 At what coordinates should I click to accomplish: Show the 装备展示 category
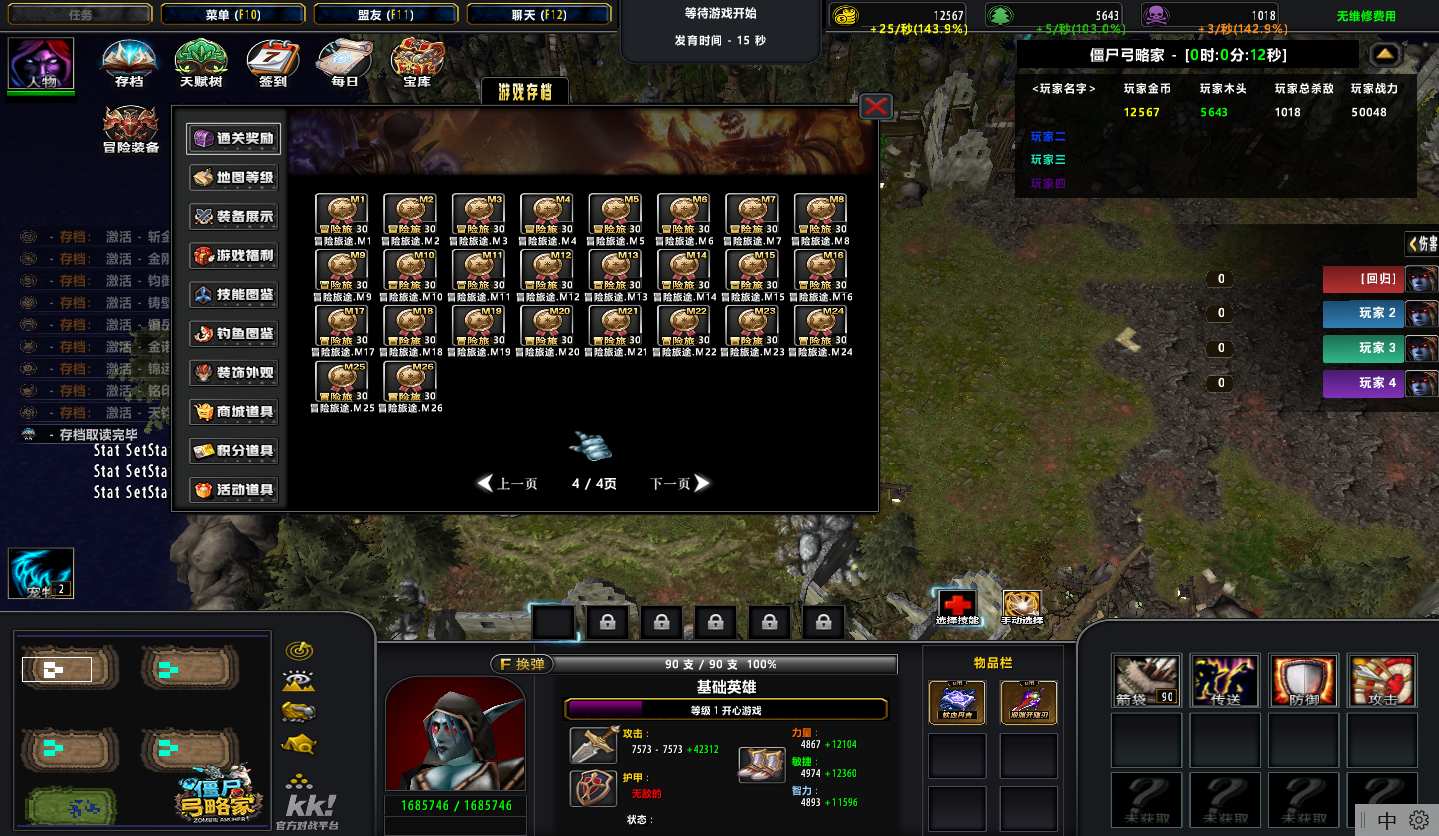pos(233,217)
